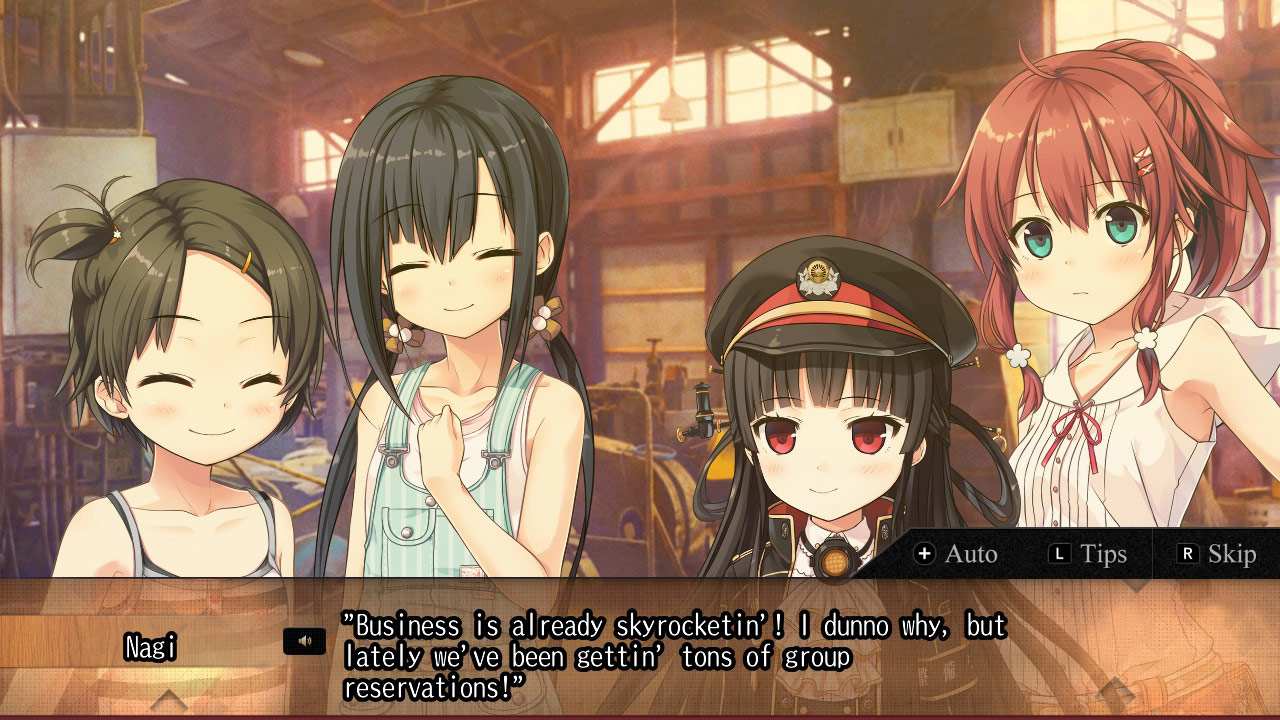This screenshot has width=1280, height=720.
Task: Toggle Auto text advancement mode
Action: pos(968,555)
